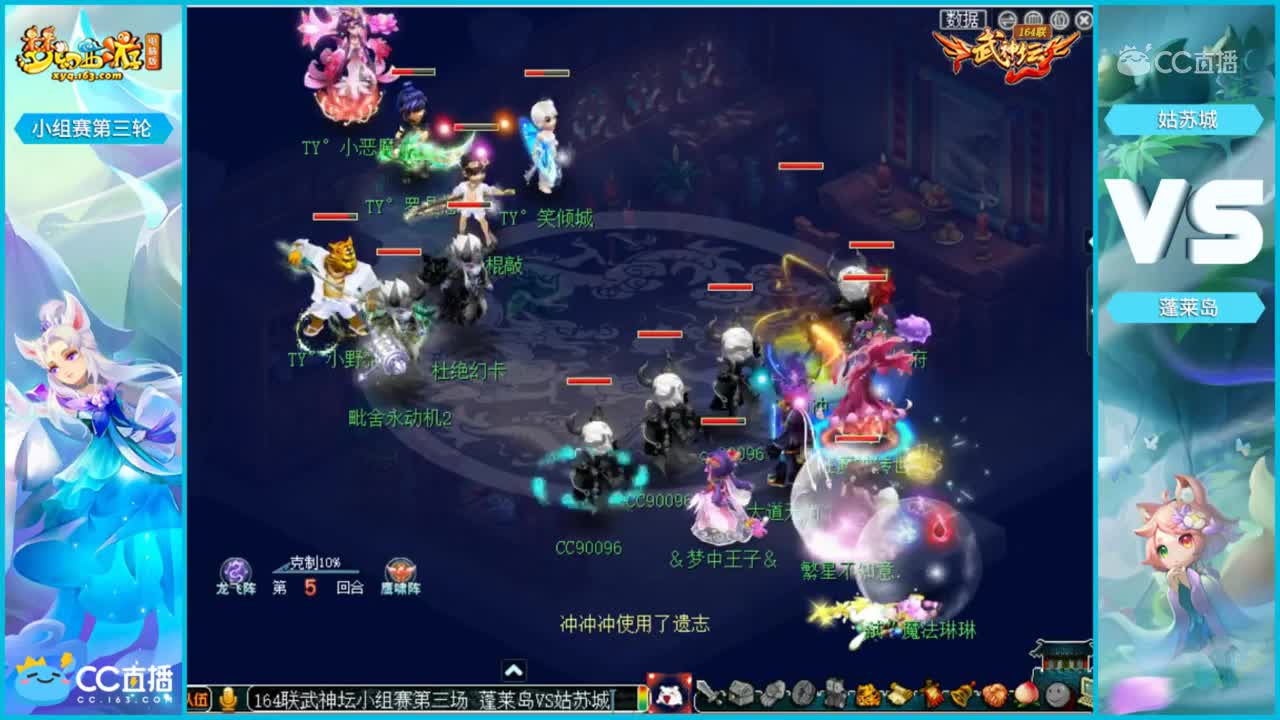Open the scroll icon in the toolbar
The image size is (1280, 720).
(900, 693)
